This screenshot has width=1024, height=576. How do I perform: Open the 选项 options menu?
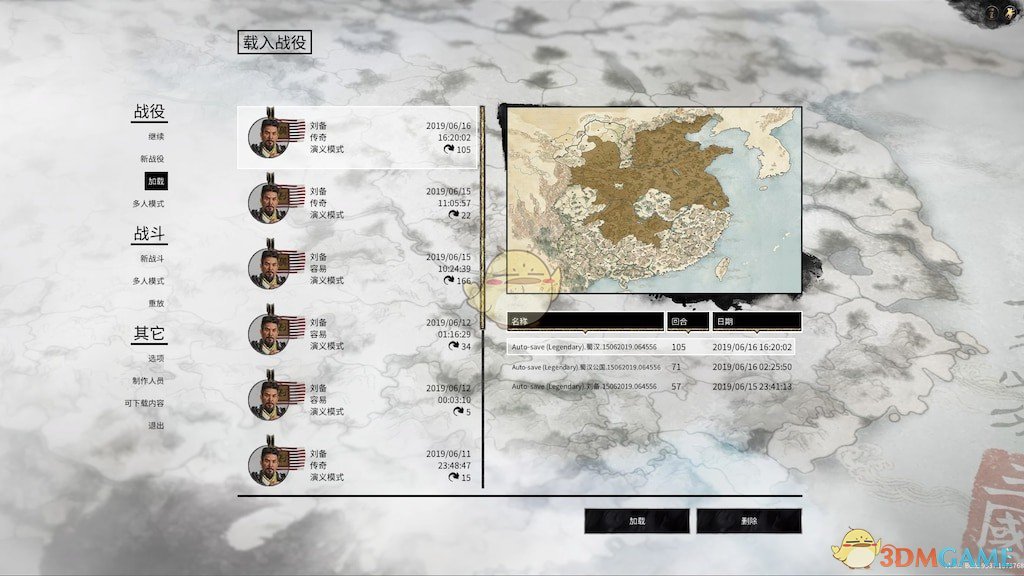(x=156, y=358)
